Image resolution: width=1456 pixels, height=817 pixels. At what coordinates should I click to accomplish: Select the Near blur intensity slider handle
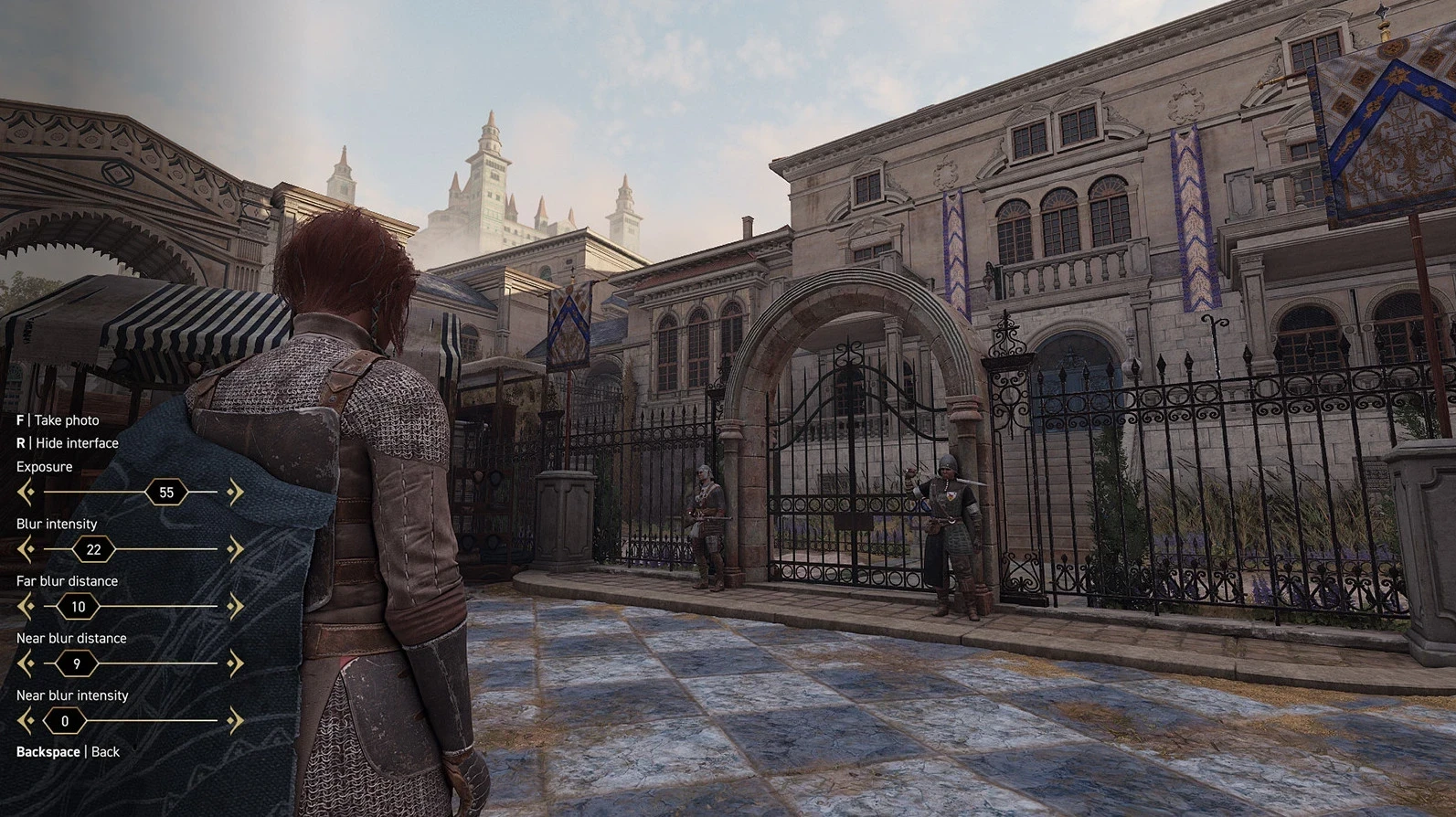coord(65,721)
